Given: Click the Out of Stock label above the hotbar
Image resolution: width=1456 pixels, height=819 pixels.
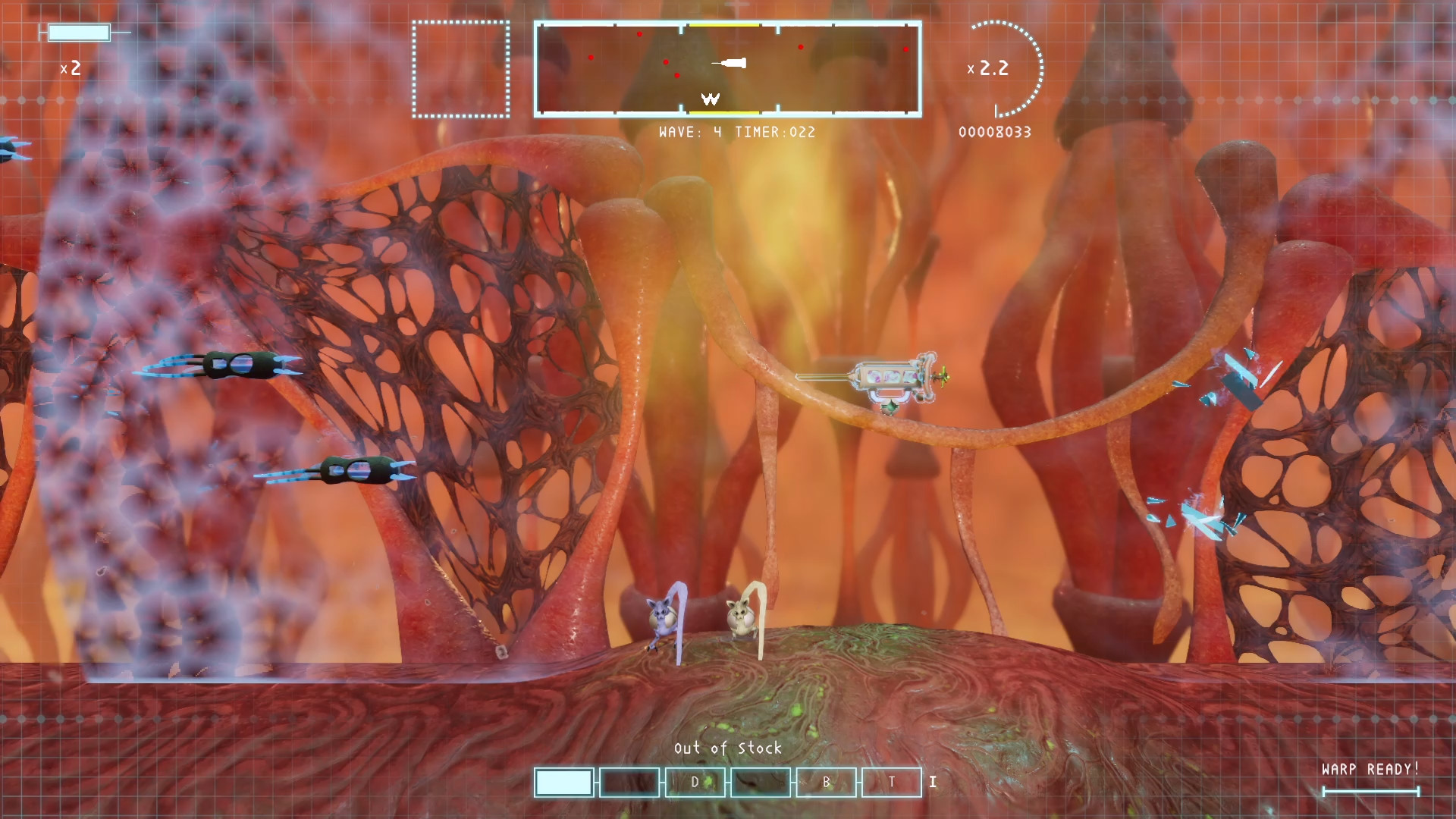Looking at the screenshot, I should coord(728,748).
